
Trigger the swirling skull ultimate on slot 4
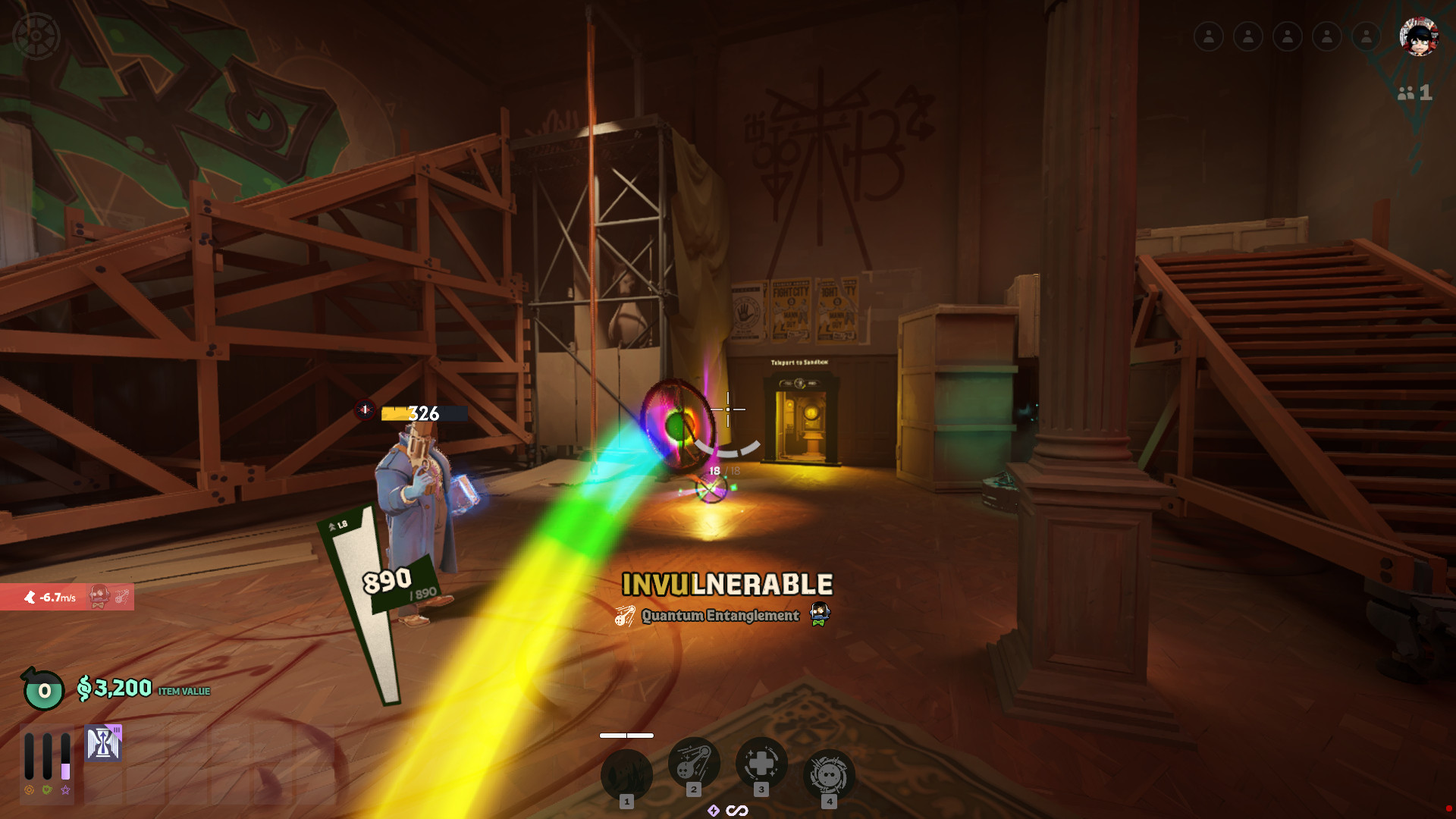(x=829, y=774)
